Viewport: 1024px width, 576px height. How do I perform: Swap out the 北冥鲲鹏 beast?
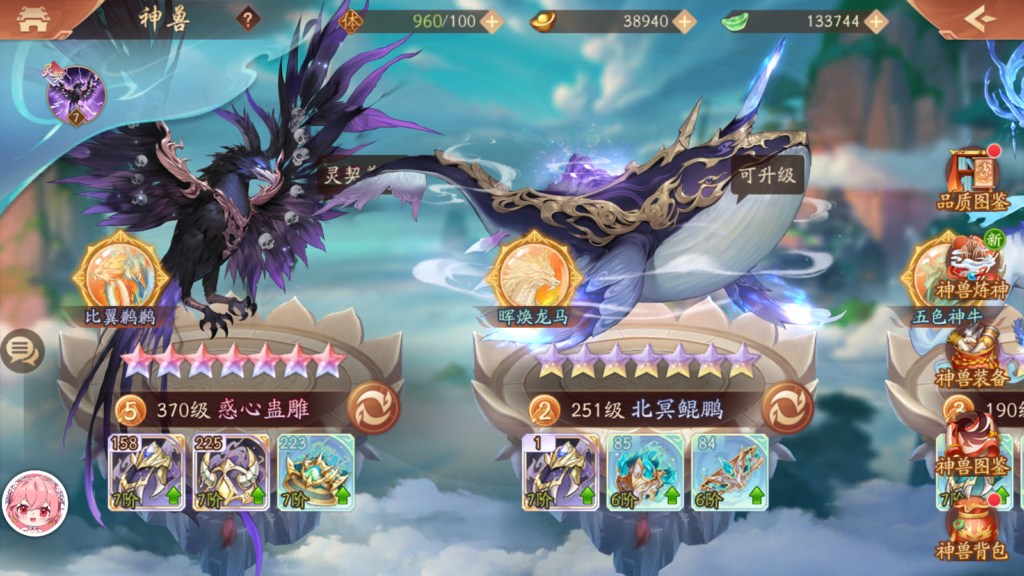(787, 408)
